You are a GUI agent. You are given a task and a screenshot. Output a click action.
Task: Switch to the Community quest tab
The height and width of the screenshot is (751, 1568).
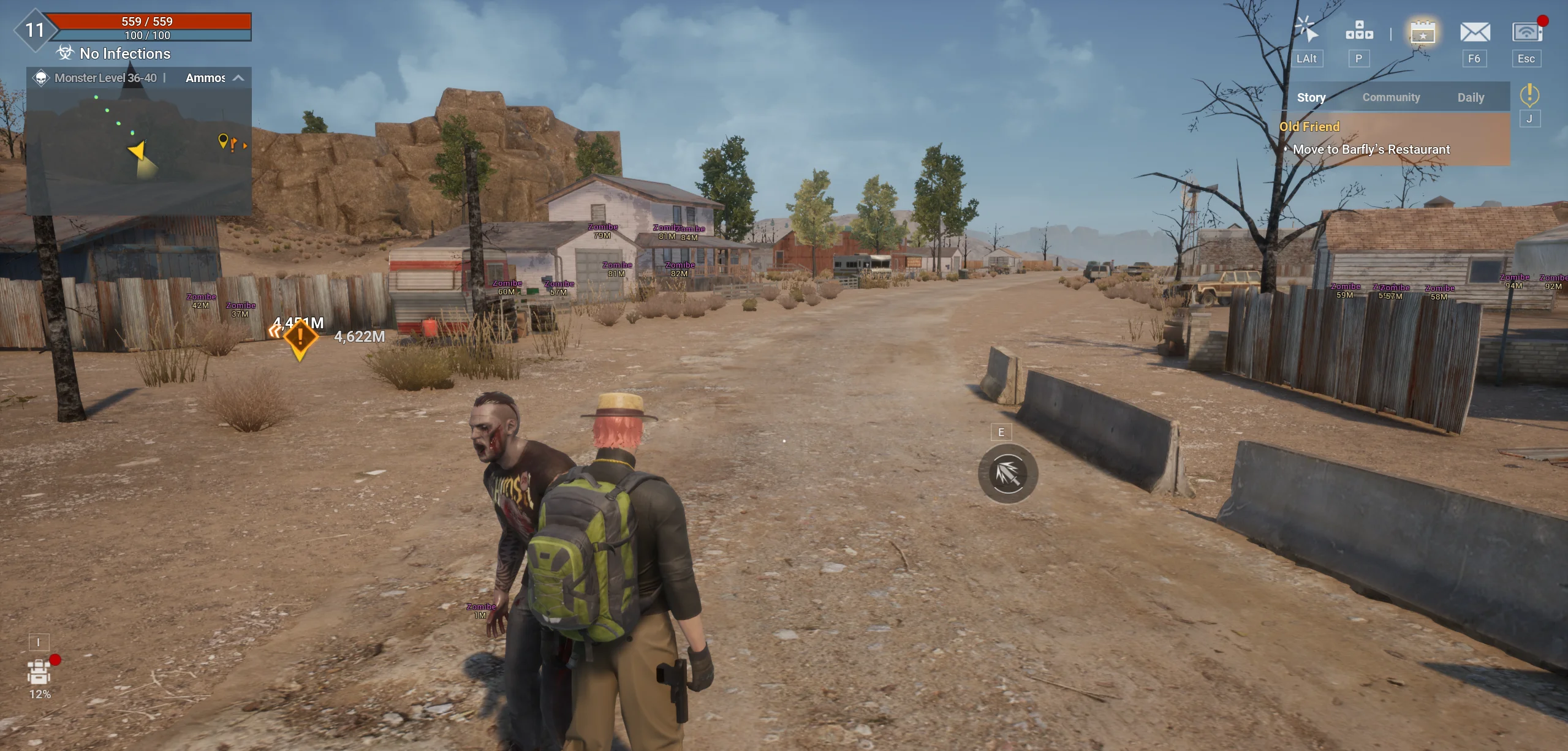(x=1391, y=97)
